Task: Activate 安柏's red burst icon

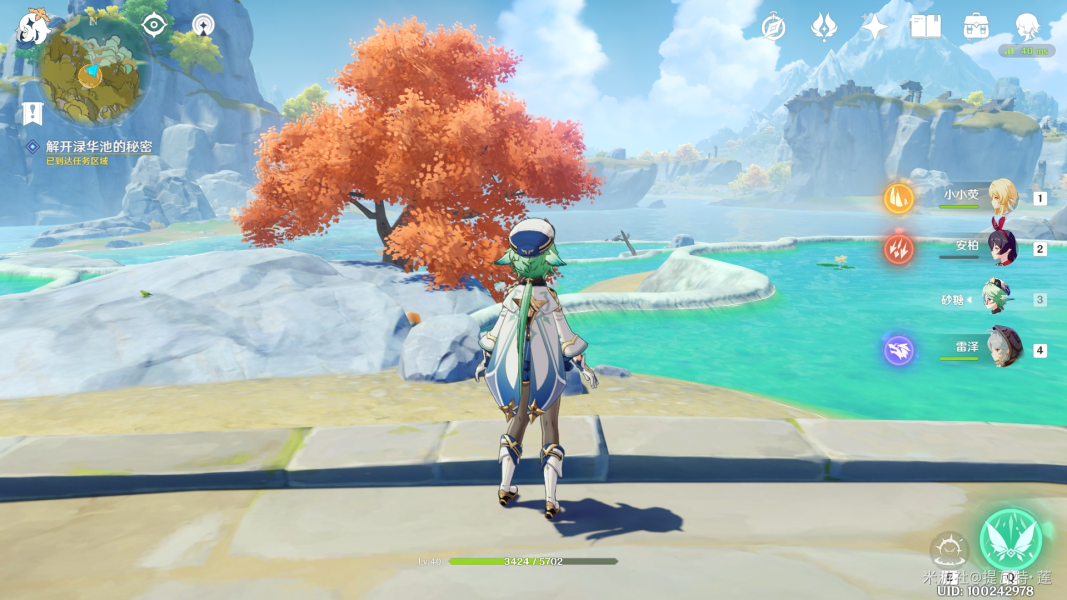Action: click(x=898, y=248)
